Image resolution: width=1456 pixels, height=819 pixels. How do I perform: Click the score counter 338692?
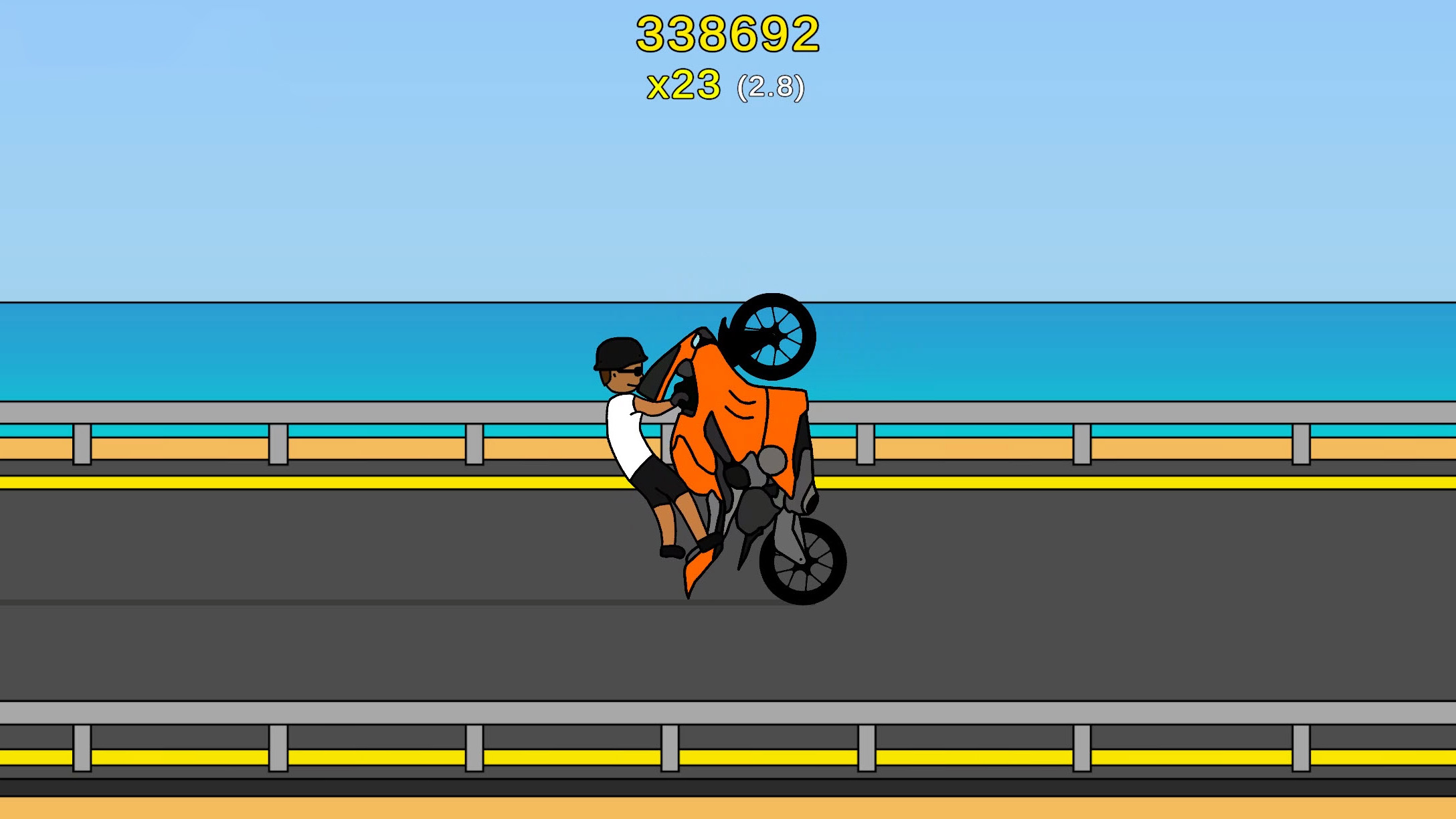click(x=726, y=35)
